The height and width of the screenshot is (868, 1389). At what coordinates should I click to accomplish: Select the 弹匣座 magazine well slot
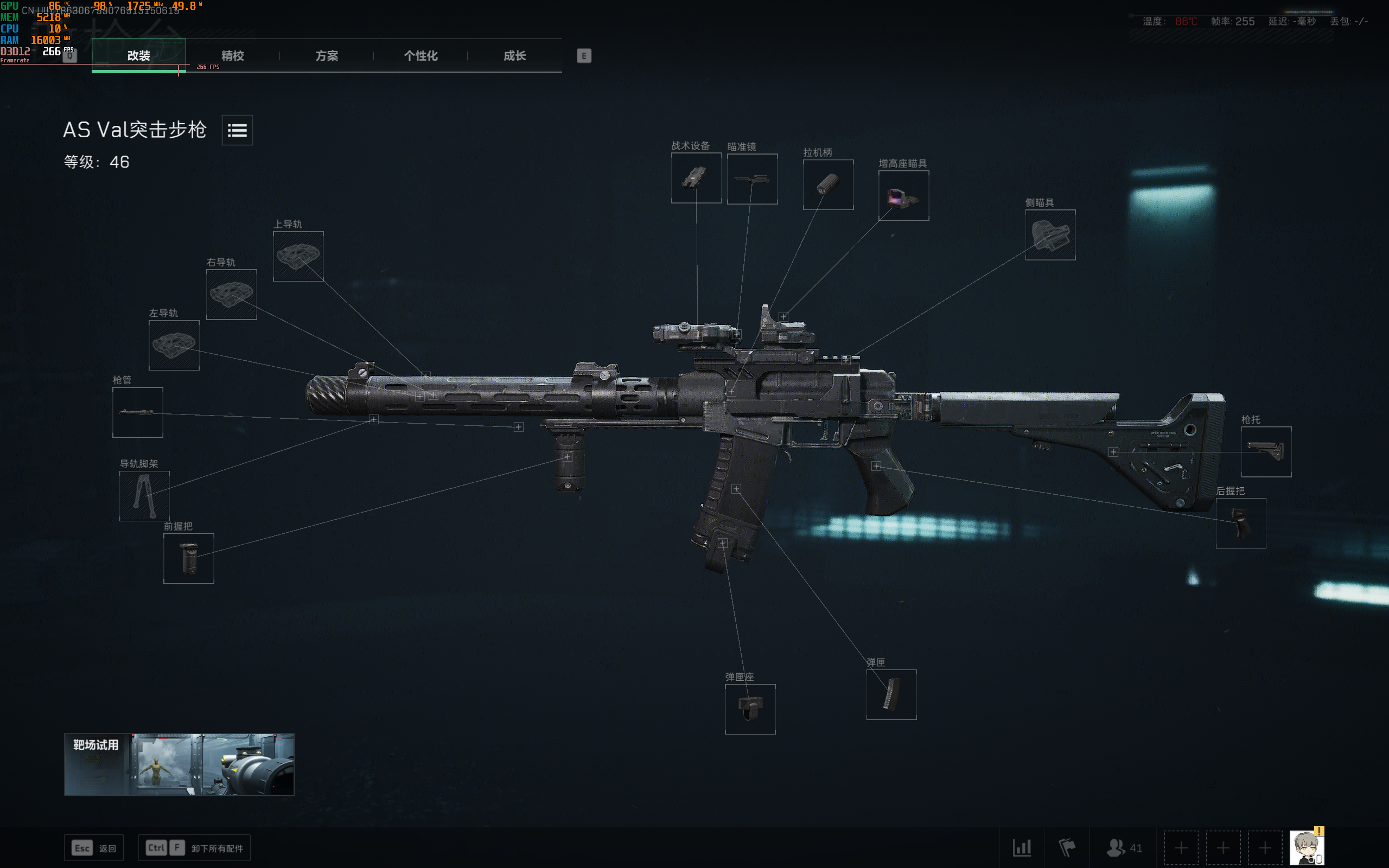(750, 709)
